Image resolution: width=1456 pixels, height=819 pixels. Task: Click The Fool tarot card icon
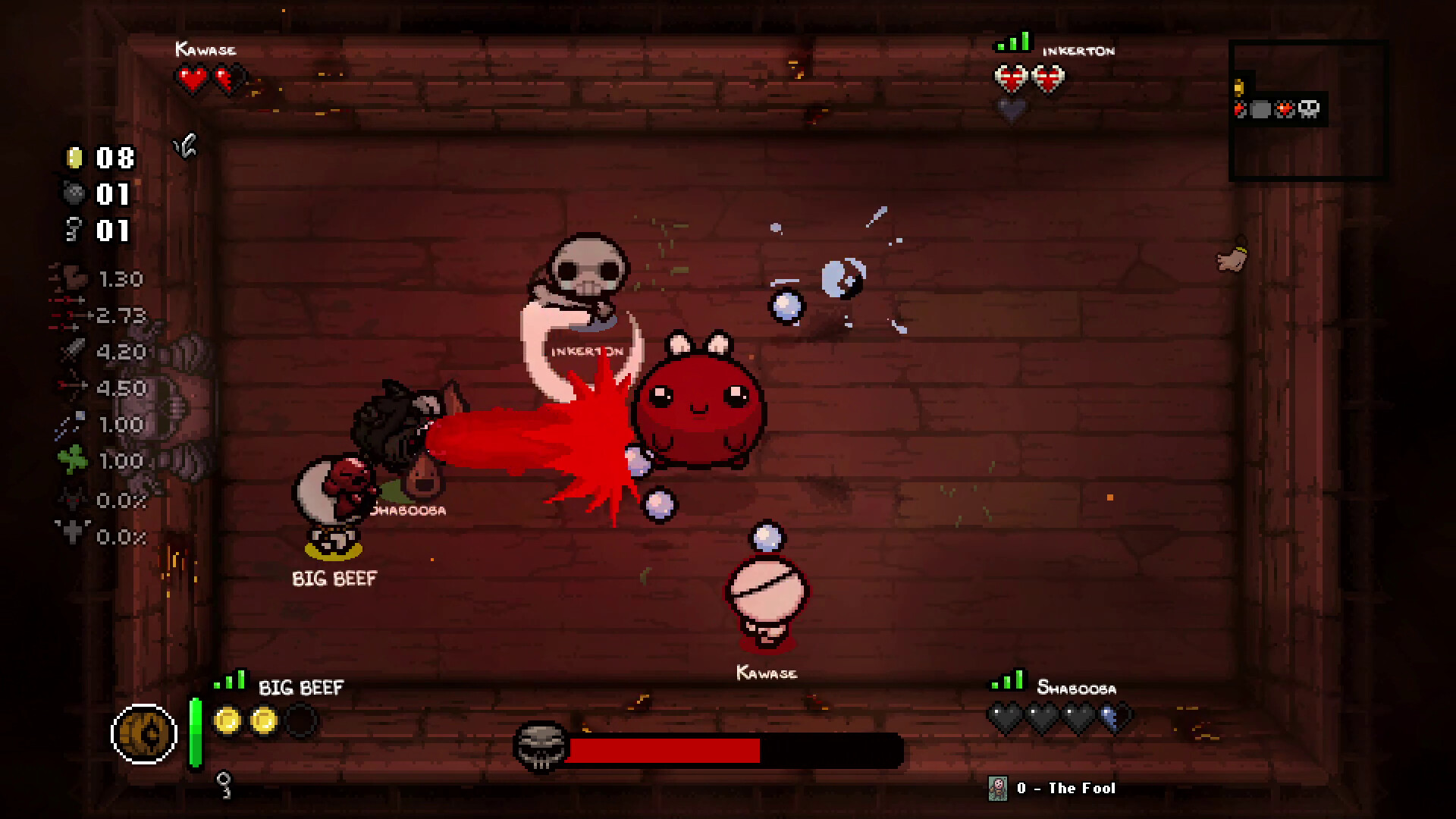[999, 787]
